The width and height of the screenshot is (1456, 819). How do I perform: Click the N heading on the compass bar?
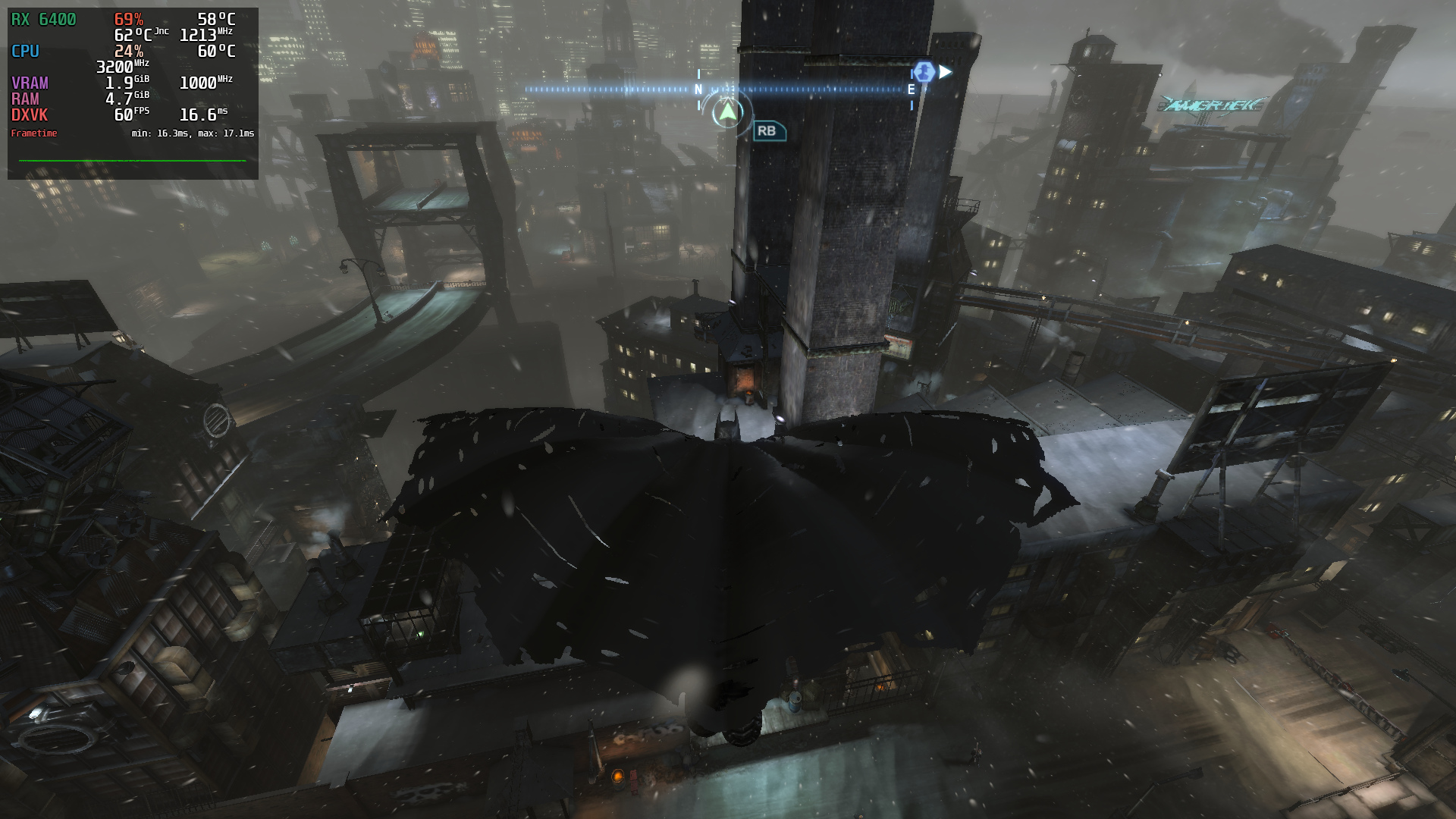pos(698,89)
